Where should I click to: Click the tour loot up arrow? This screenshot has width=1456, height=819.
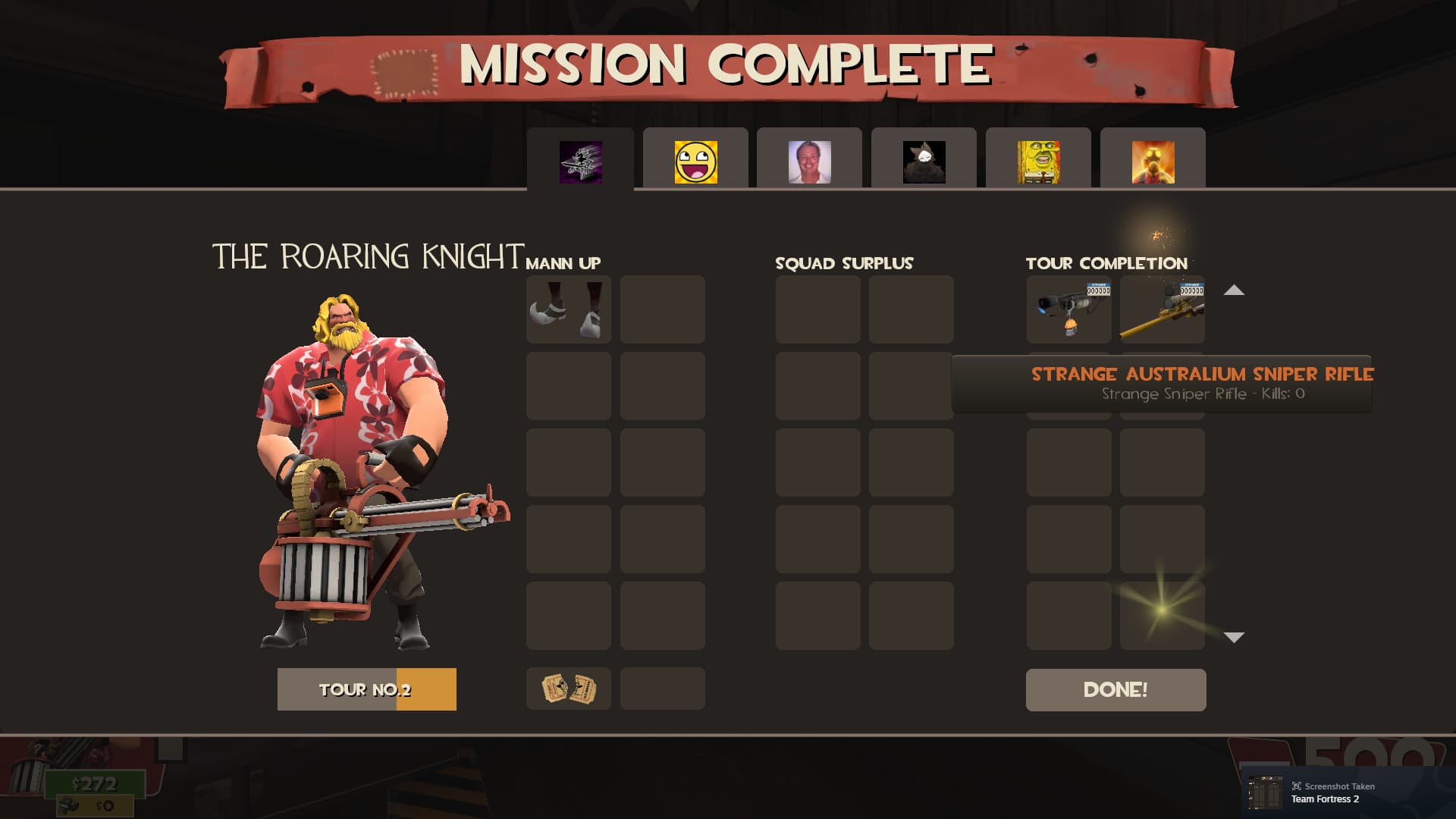[x=1234, y=290]
